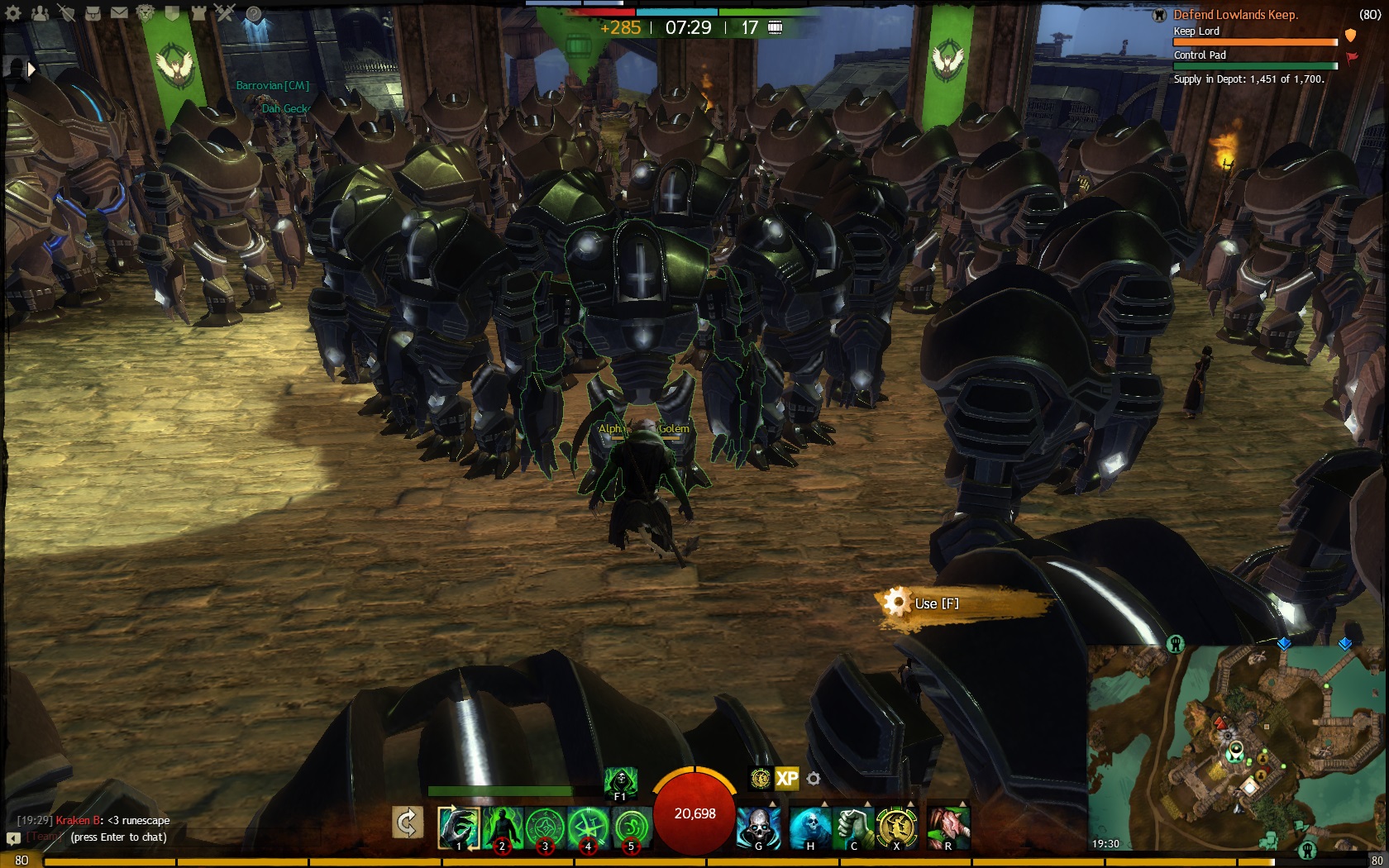
Task: Open the help question mark icon
Action: click(253, 13)
